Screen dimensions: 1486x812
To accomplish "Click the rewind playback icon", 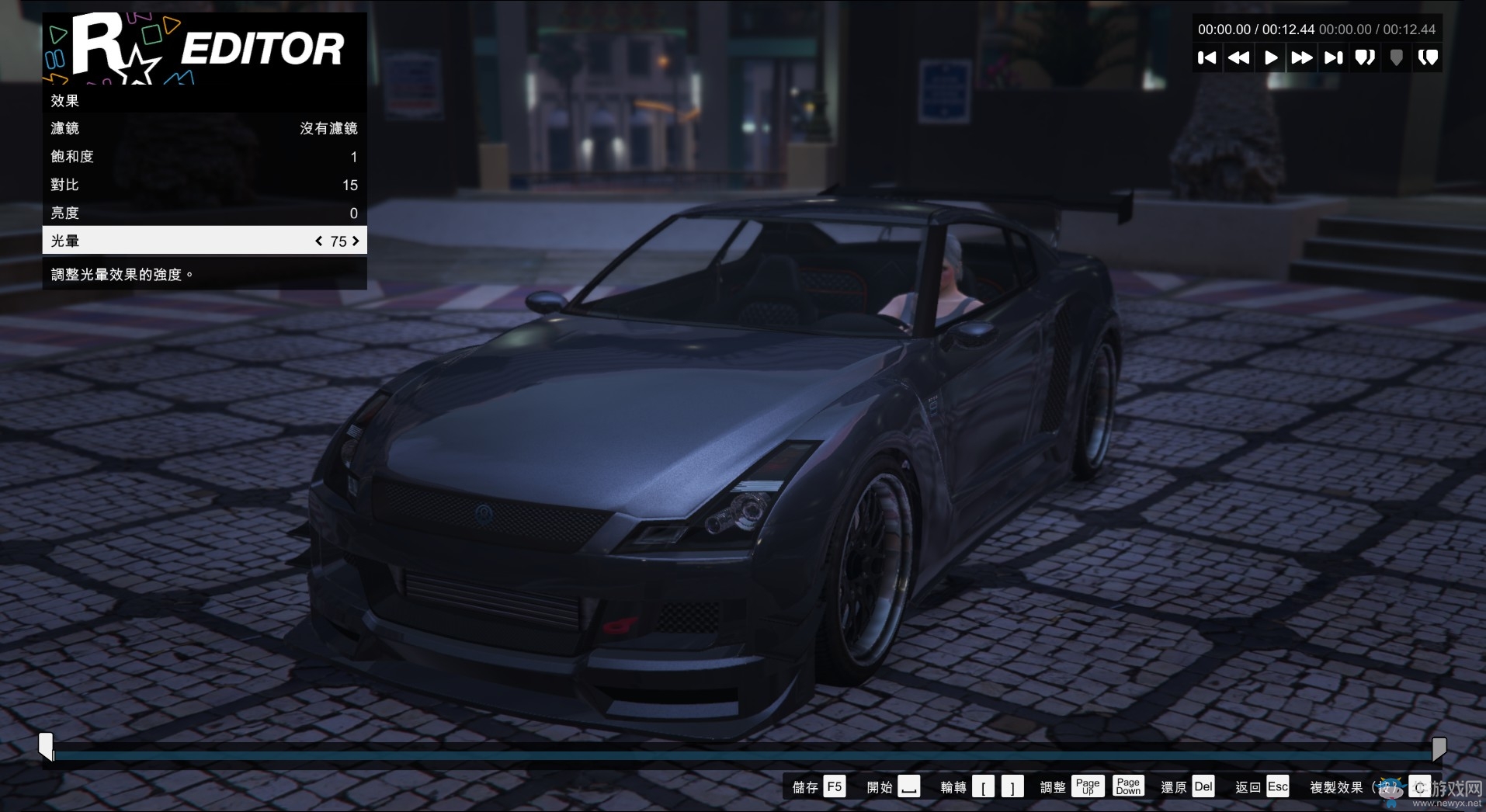I will (x=1238, y=57).
